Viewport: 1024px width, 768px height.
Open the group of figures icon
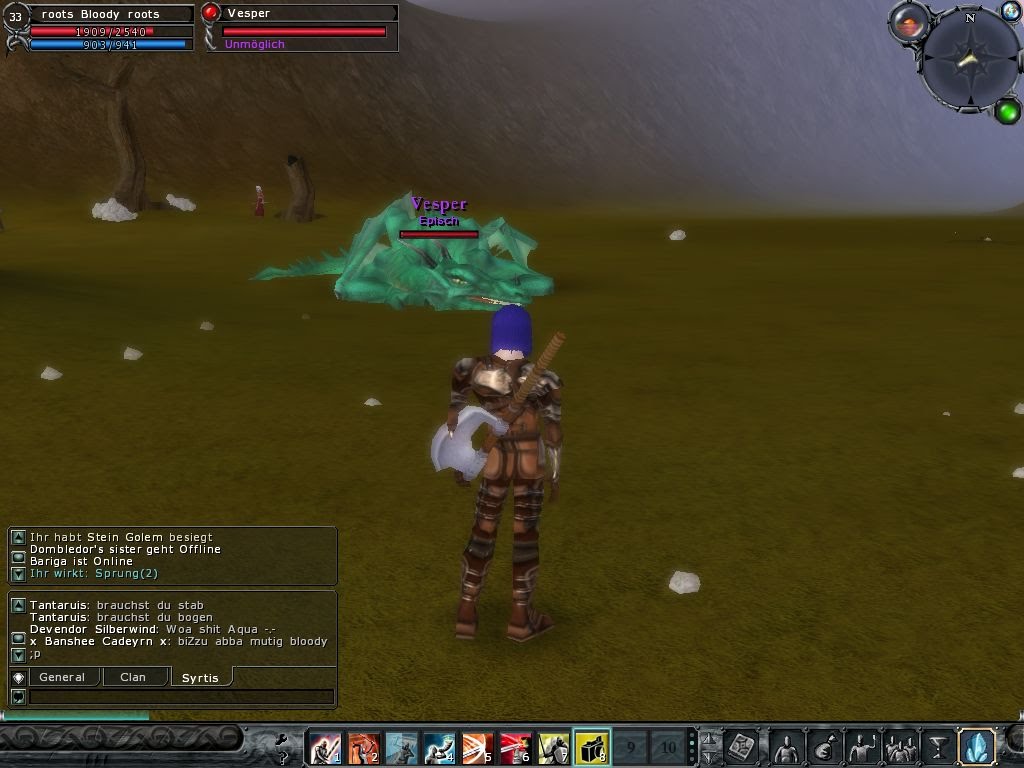(x=901, y=747)
